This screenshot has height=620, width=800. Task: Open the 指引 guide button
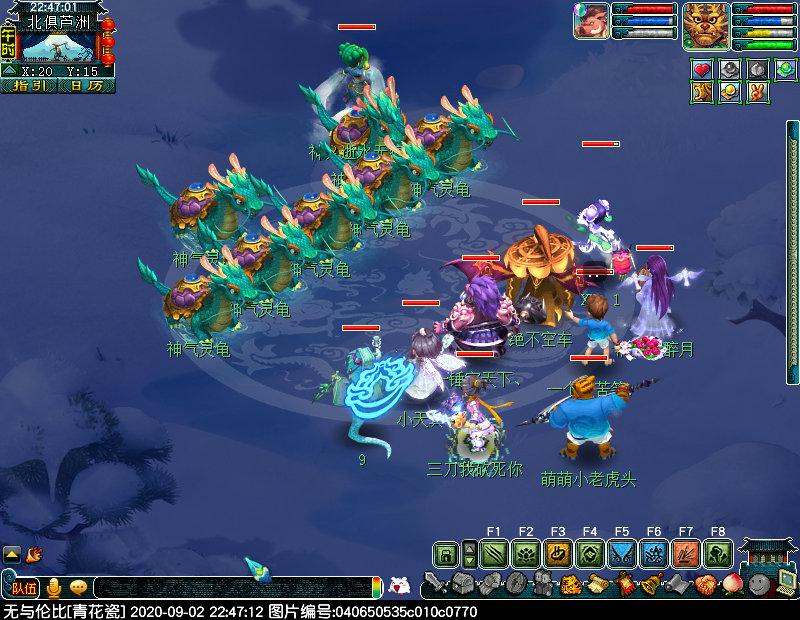click(32, 86)
